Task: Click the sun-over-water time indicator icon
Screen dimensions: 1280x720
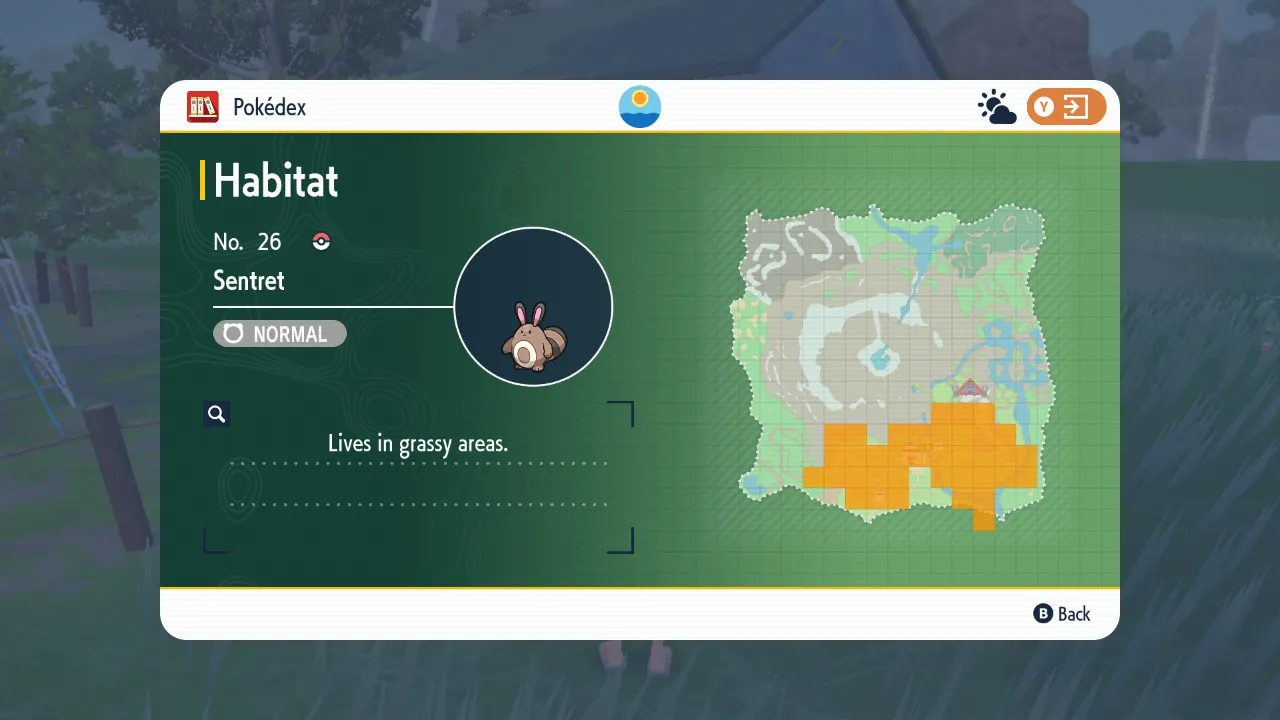Action: point(639,105)
